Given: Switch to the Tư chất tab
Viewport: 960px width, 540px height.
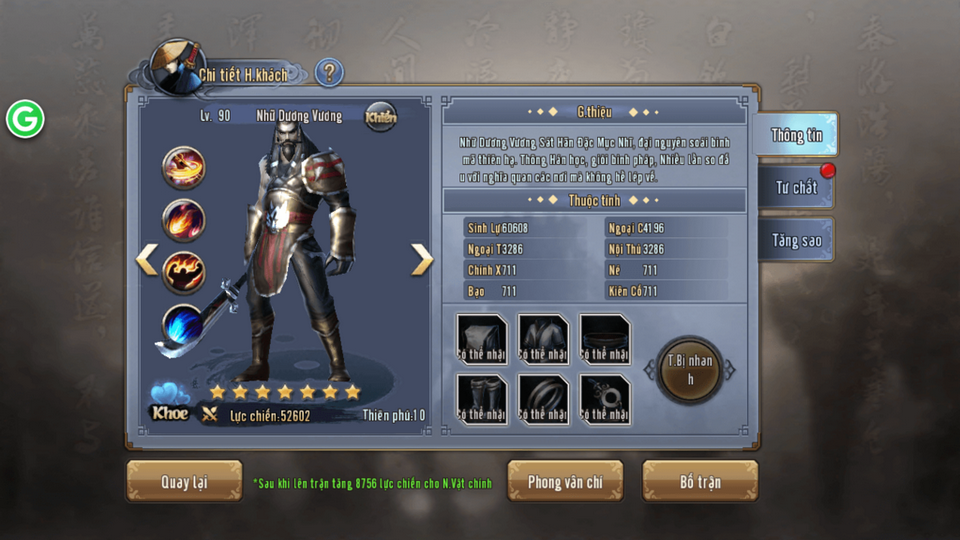Looking at the screenshot, I should click(796, 187).
